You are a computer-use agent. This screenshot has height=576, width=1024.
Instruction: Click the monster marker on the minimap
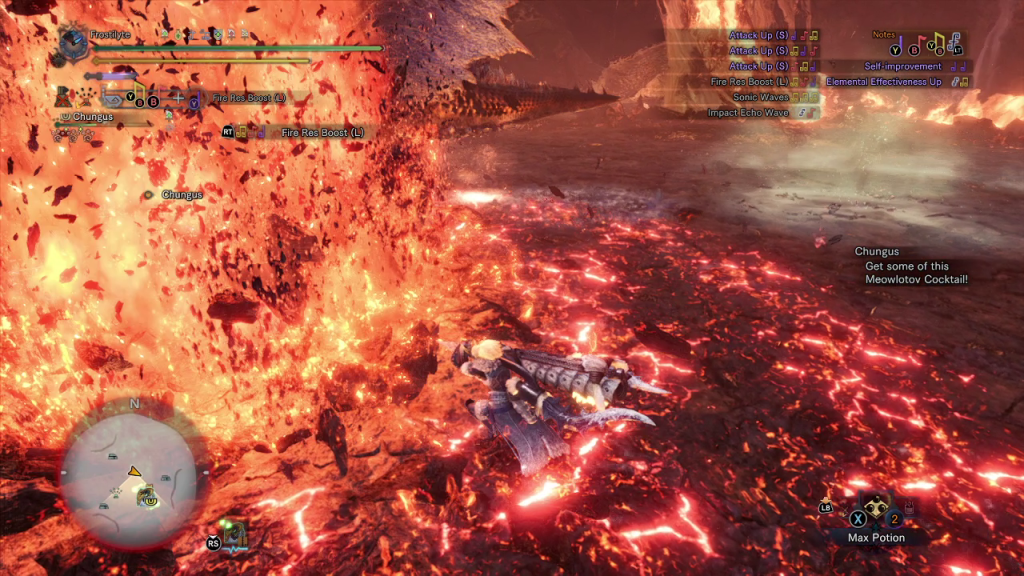click(146, 494)
